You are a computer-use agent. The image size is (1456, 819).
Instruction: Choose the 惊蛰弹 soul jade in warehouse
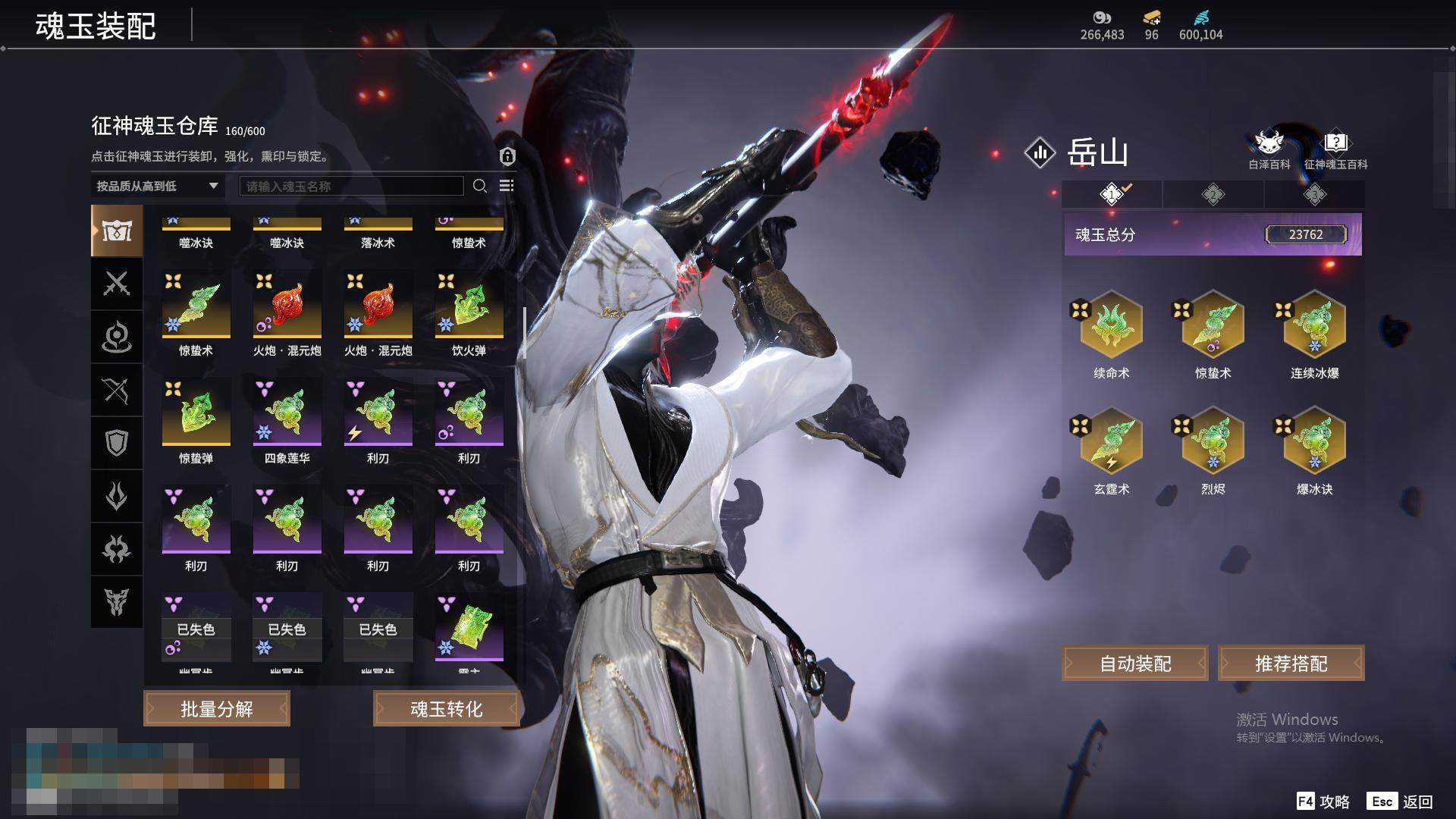196,413
